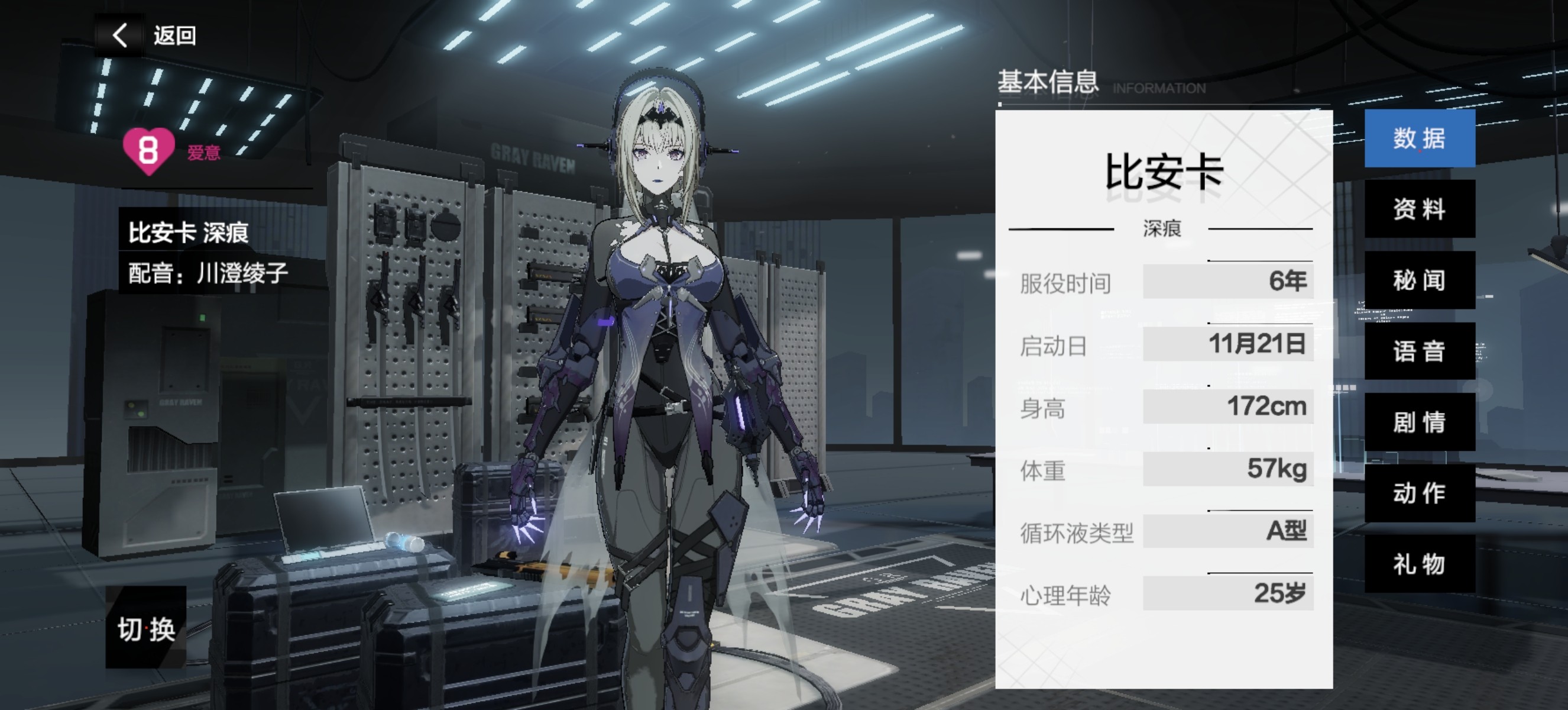The height and width of the screenshot is (710, 1568).
Task: Open the 资料 (Profile) section
Action: coord(1420,210)
